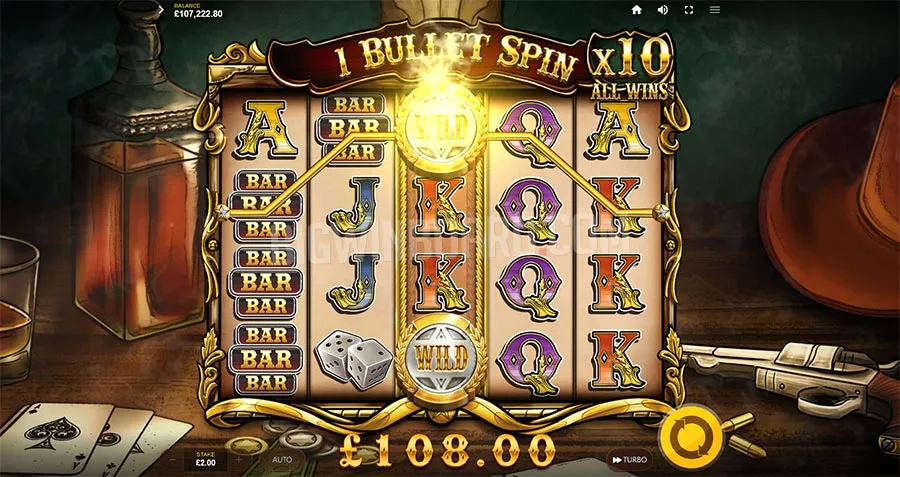Screen dimensions: 900x477
Task: Switch to fullscreen mode
Action: [688, 10]
